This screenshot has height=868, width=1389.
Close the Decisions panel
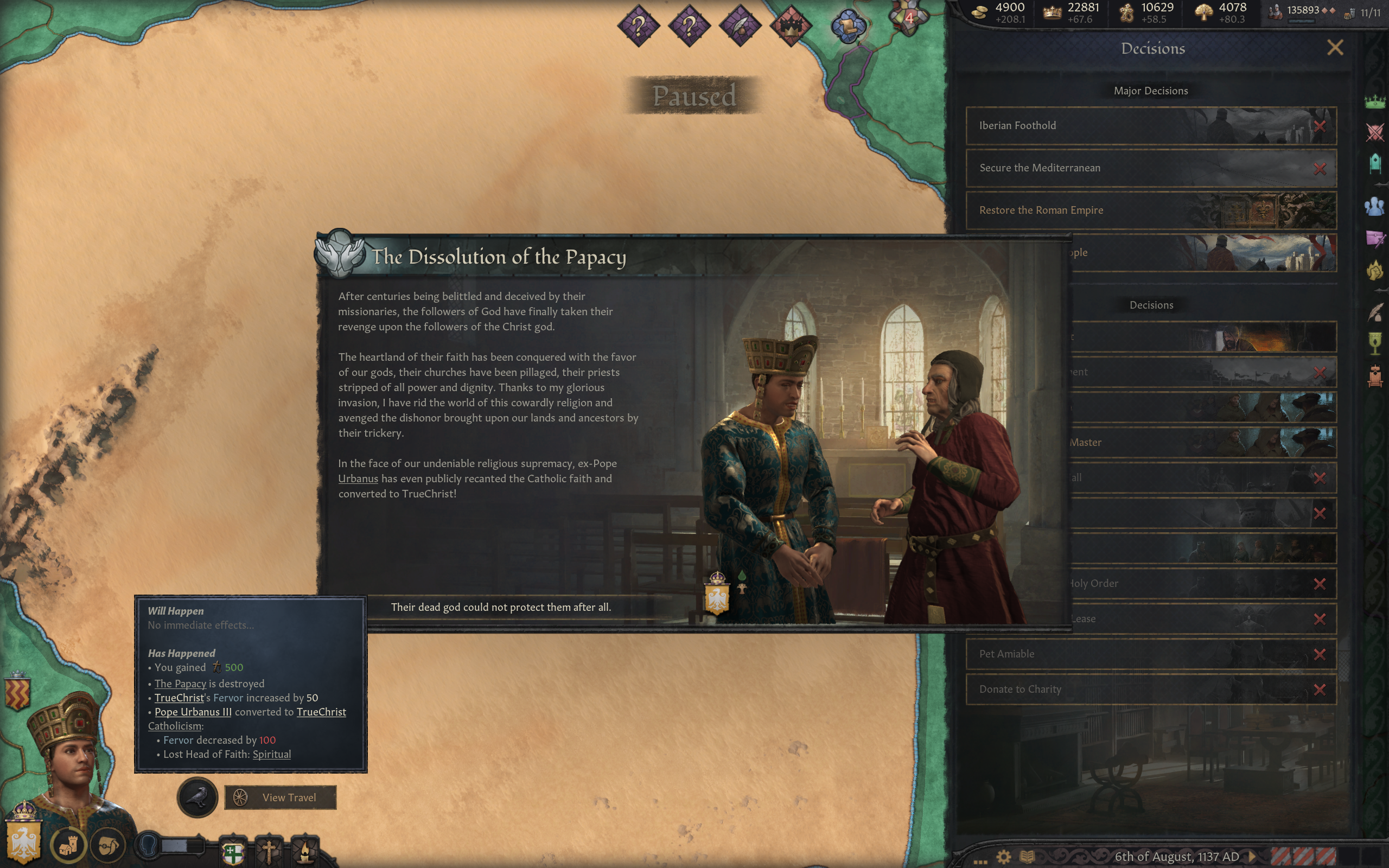[x=1335, y=48]
